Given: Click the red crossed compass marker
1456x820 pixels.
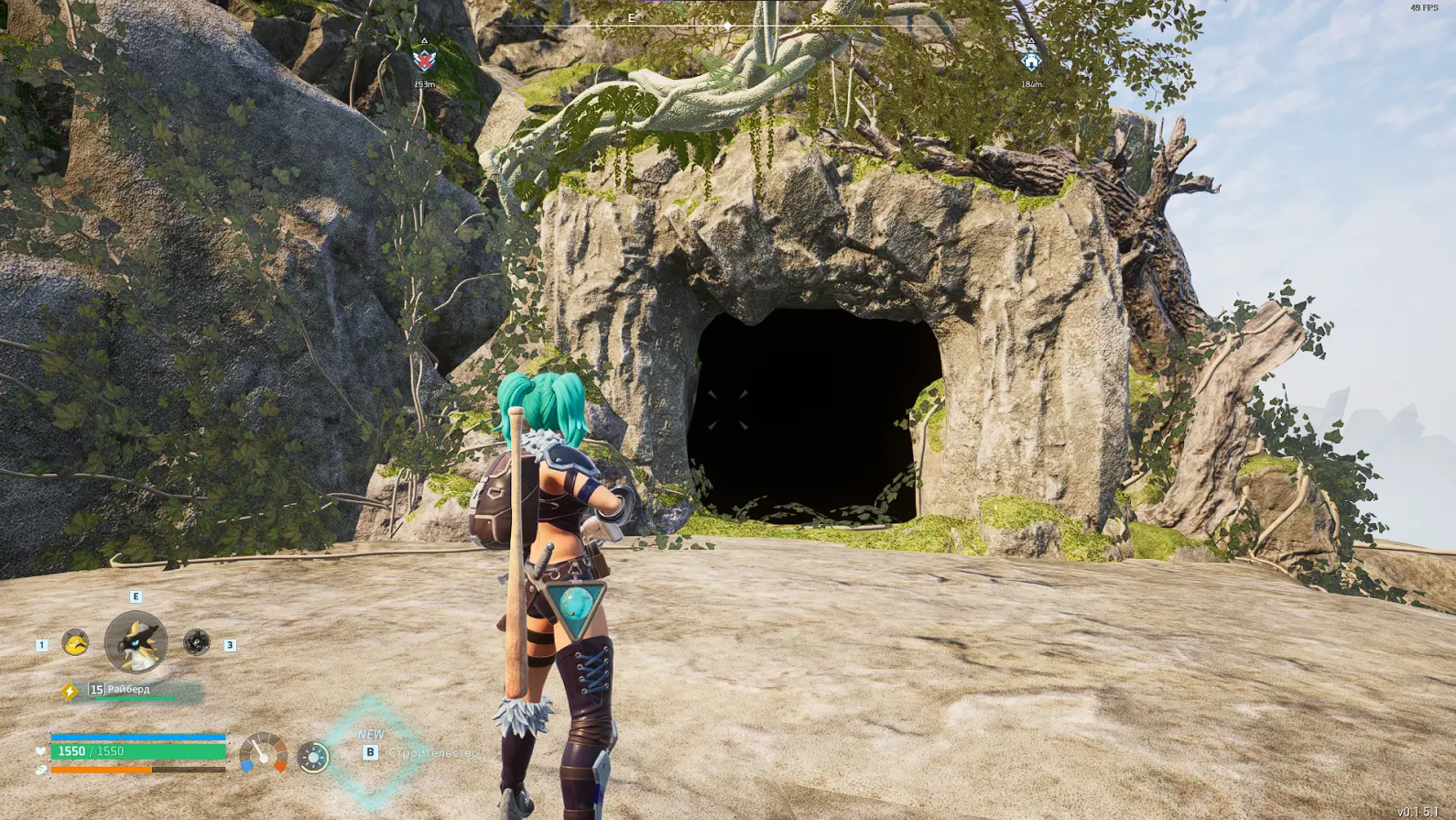Looking at the screenshot, I should point(423,60).
